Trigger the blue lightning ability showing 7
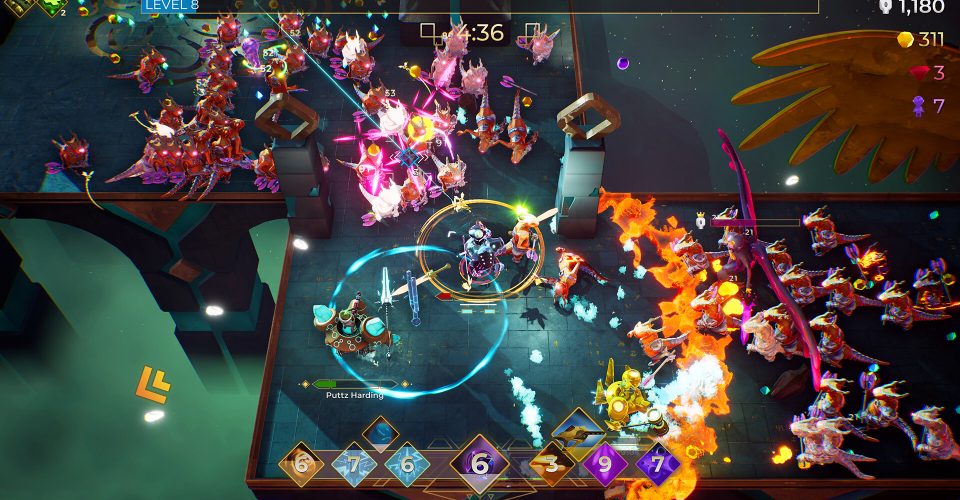The width and height of the screenshot is (960, 500). [353, 465]
